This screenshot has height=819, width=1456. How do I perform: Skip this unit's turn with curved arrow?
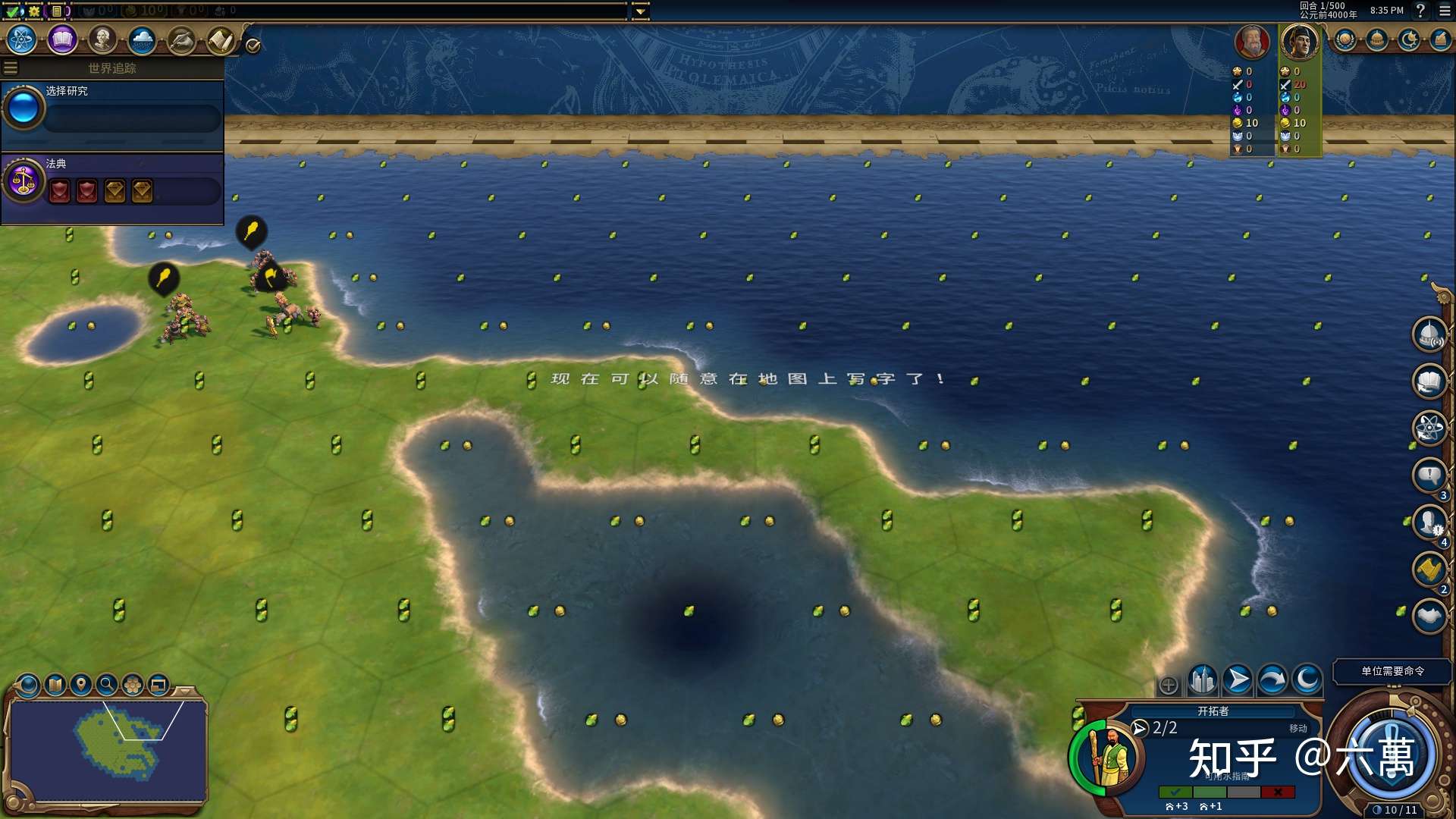[1272, 680]
